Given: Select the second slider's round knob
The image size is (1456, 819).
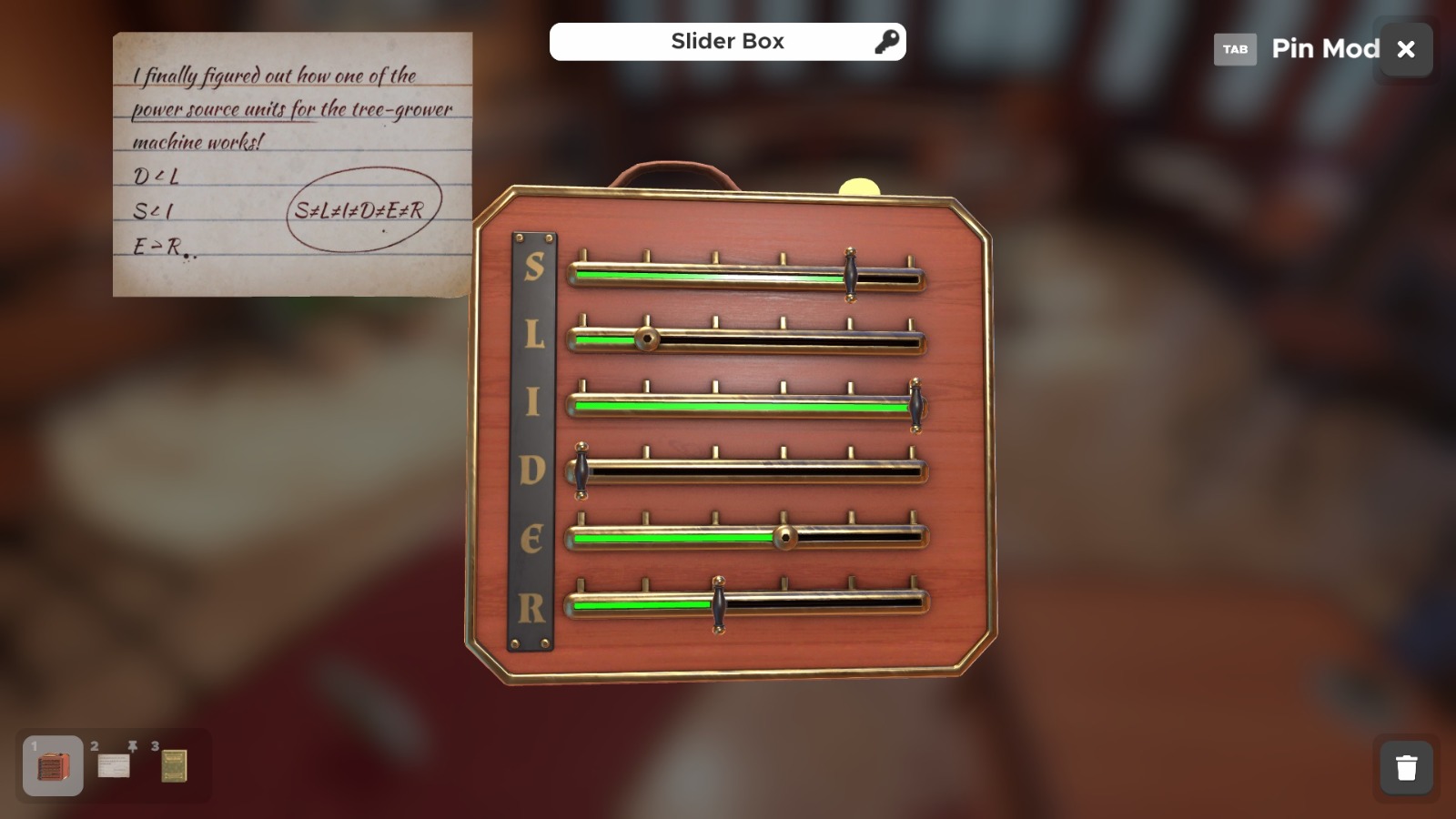Looking at the screenshot, I should point(648,339).
